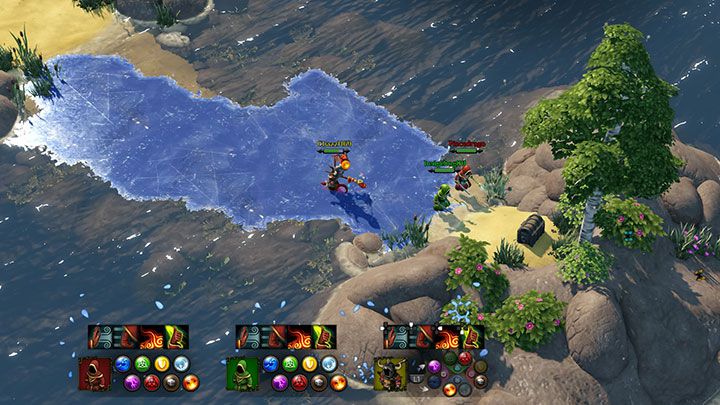
Task: Activate the green wizard's fire swirl magick
Action: point(299,337)
